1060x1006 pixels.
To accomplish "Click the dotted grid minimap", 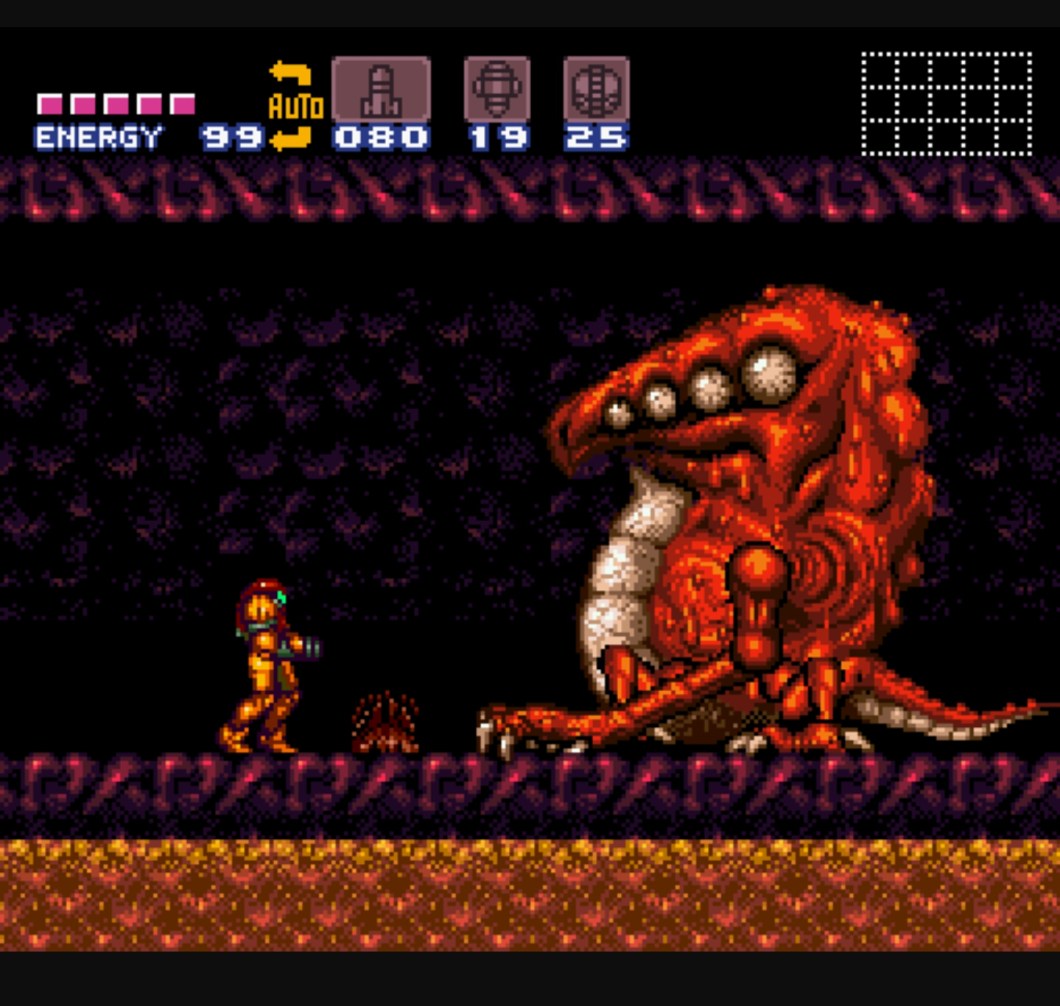I will (946, 103).
